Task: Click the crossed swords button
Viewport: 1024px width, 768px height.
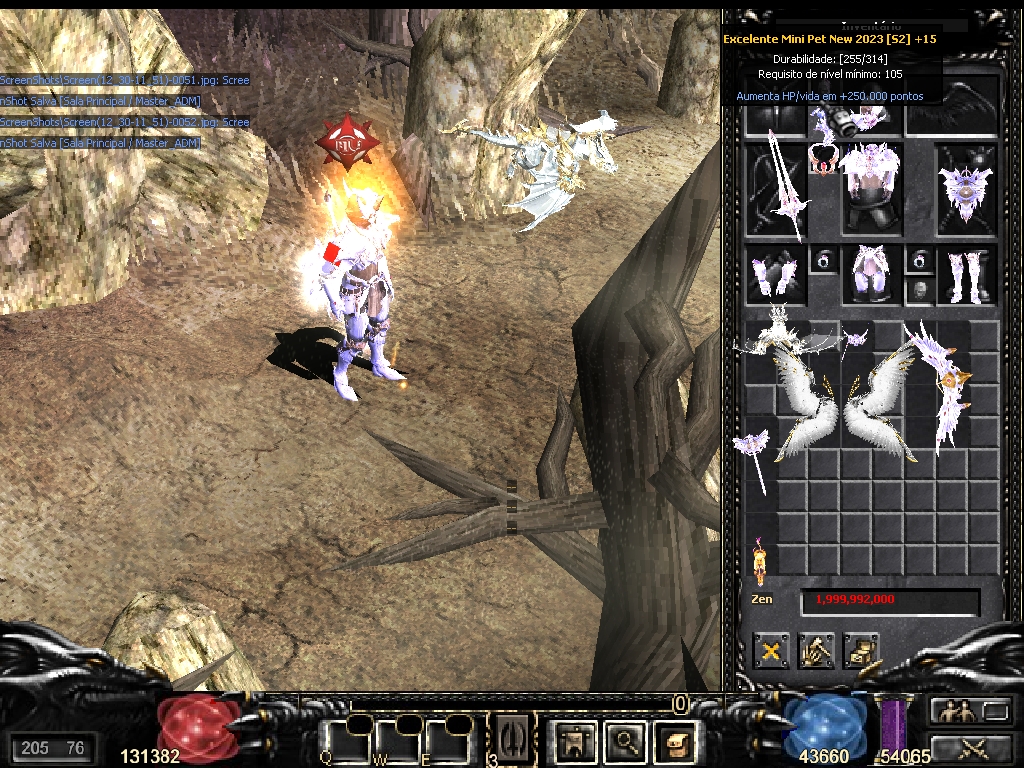Action: (x=971, y=746)
